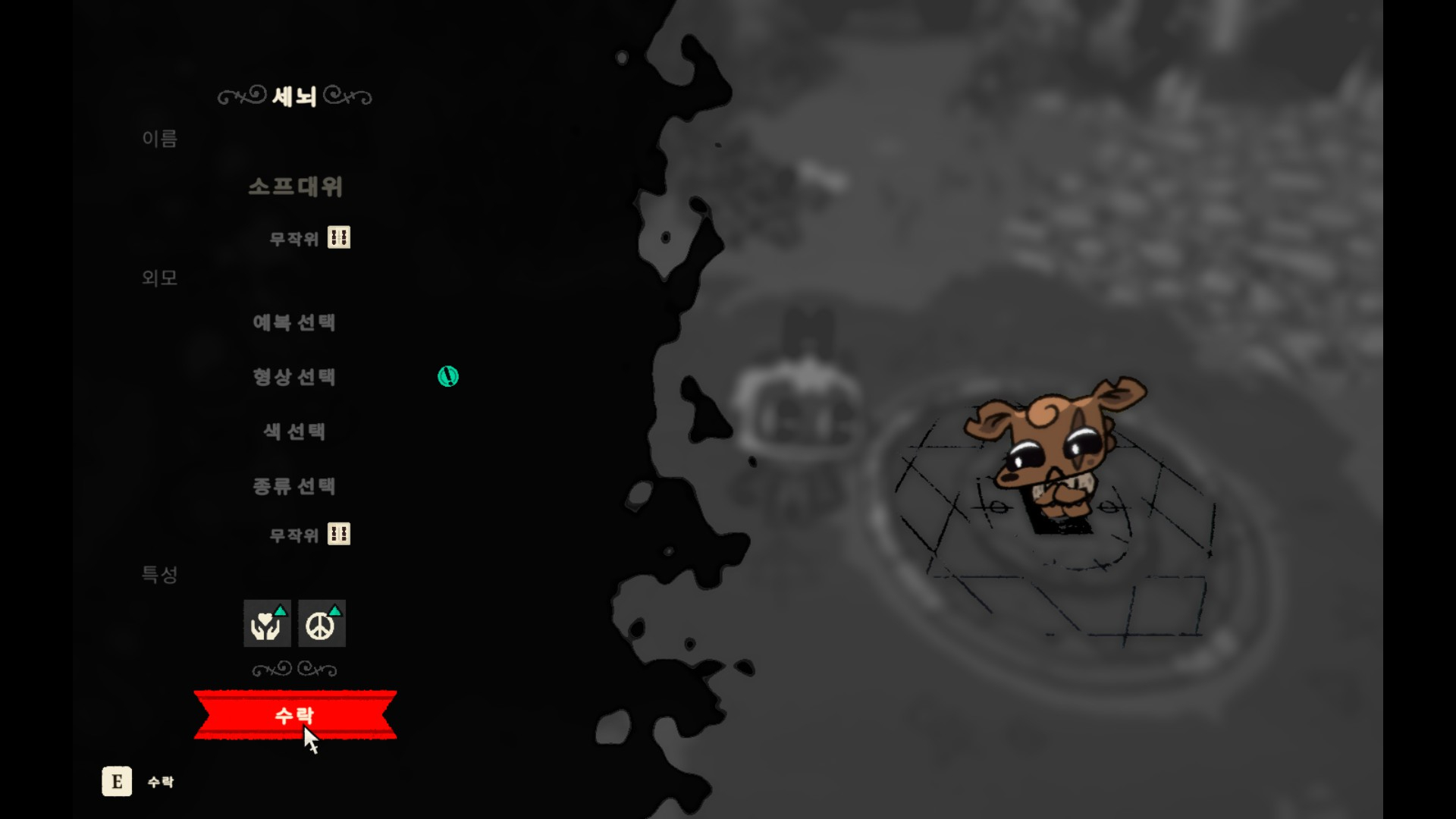This screenshot has width=1456, height=819.
Task: Open 형상 선택 form selection
Action: point(294,377)
